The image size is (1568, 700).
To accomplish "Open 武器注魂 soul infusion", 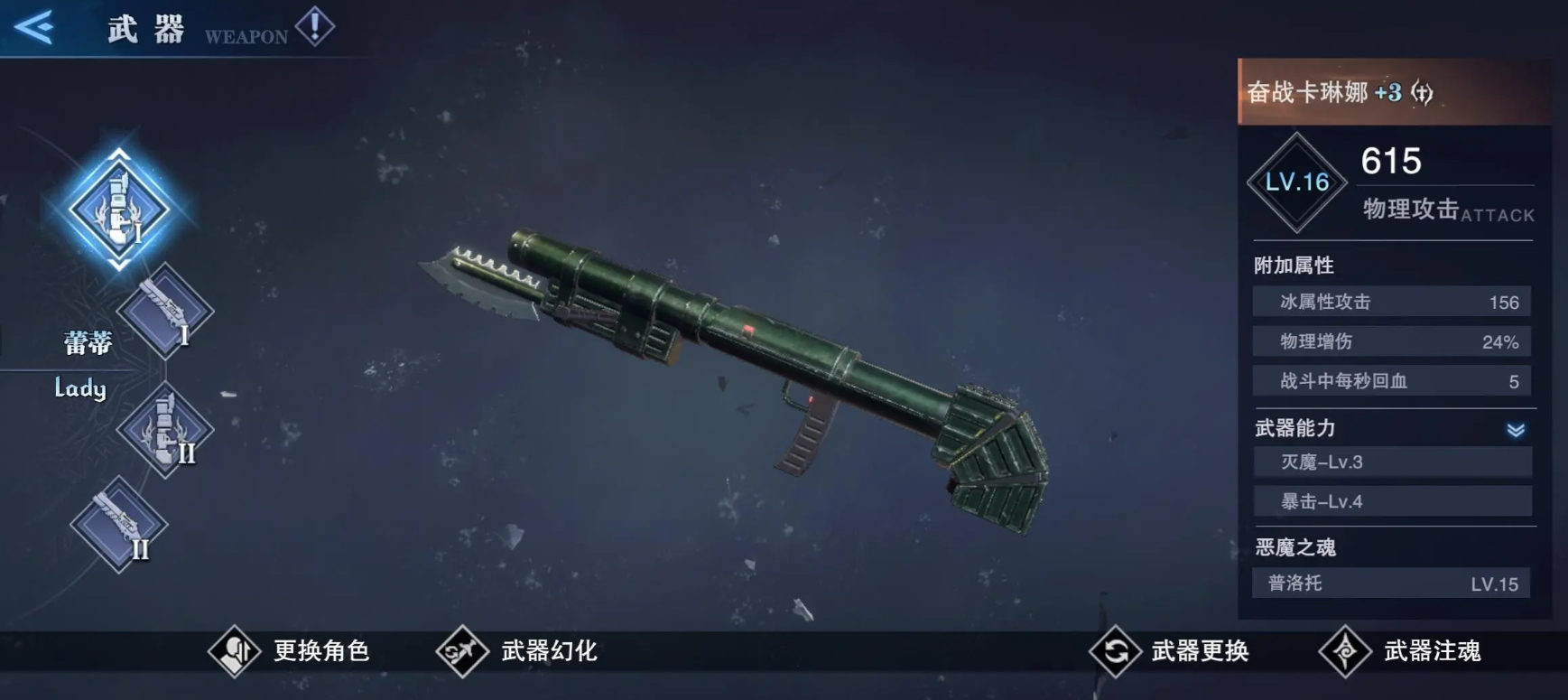I will 1401,650.
